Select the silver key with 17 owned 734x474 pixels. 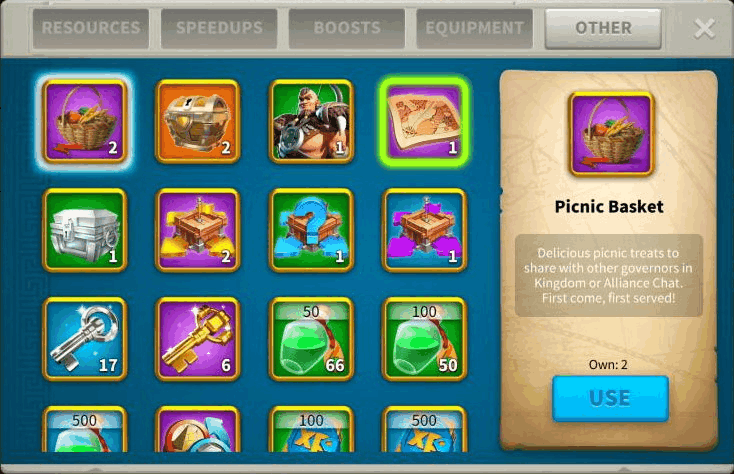click(85, 339)
